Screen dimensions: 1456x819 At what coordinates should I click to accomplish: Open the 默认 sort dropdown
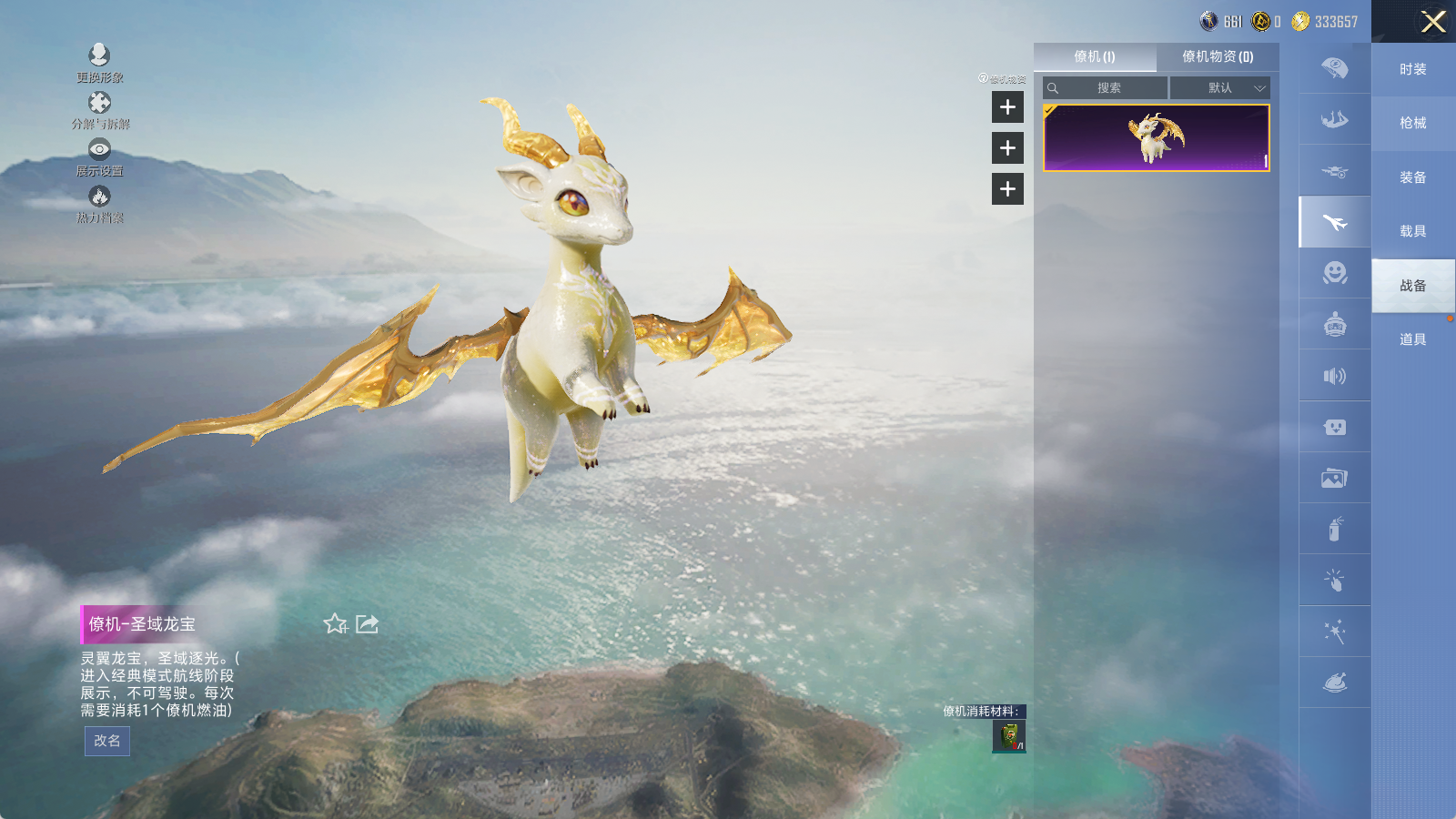(x=1219, y=88)
